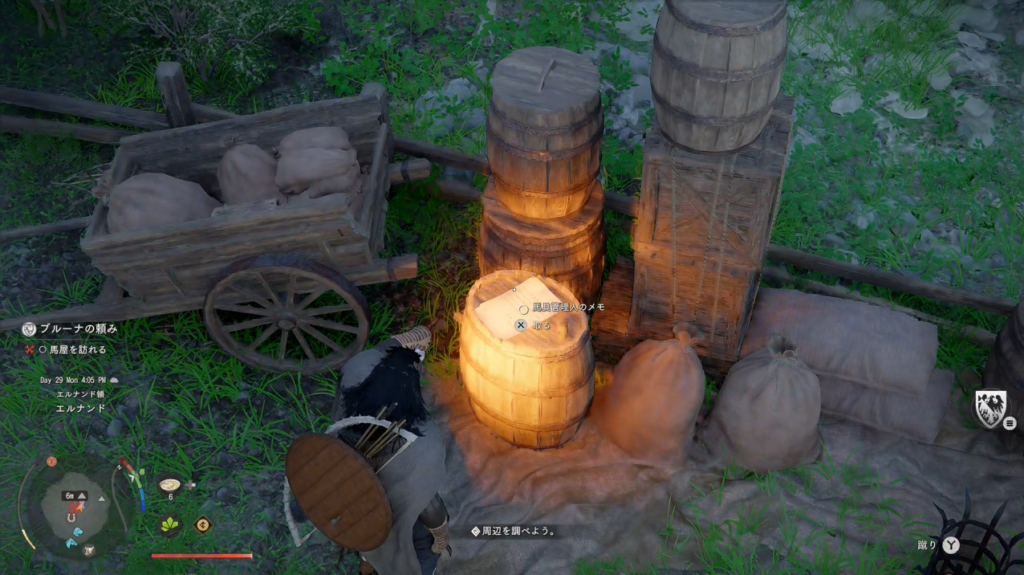The height and width of the screenshot is (575, 1024).
Task: Open the ブルーナの頼み quest tracker
Action: coord(78,328)
